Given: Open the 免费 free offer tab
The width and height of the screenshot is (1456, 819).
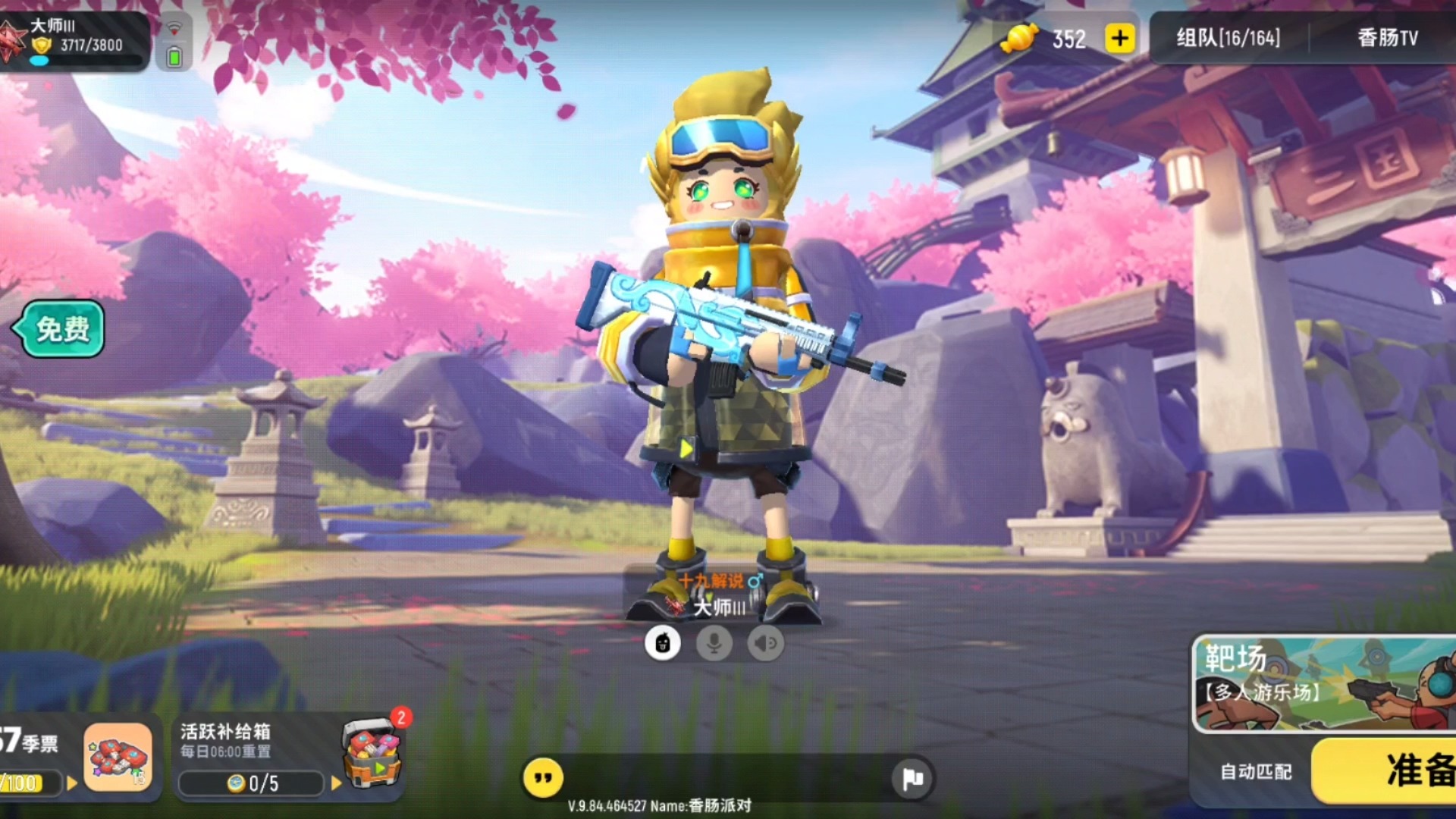Looking at the screenshot, I should [61, 329].
